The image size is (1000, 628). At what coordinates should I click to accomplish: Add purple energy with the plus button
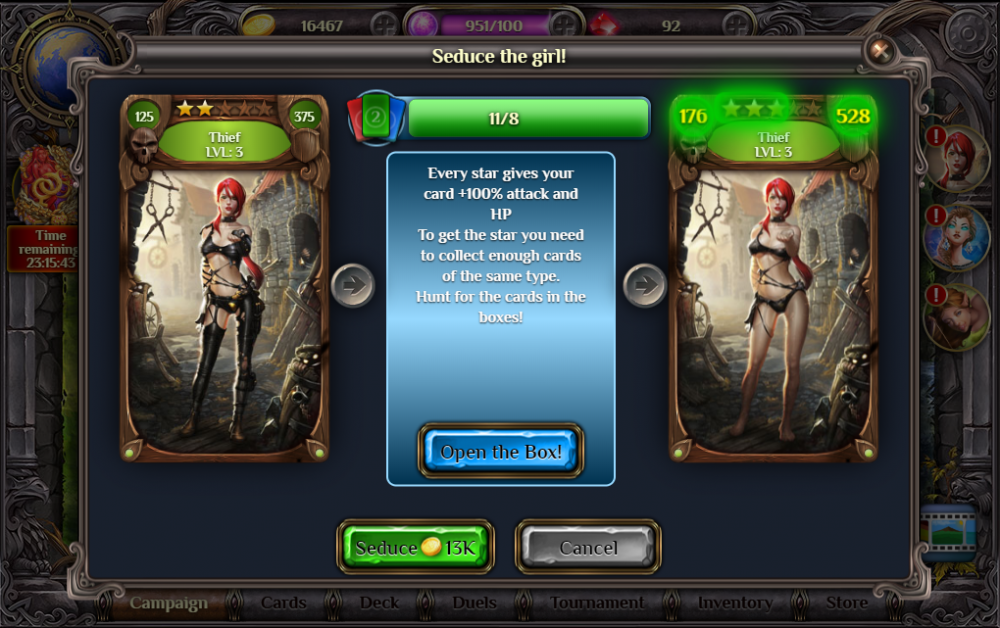(565, 24)
